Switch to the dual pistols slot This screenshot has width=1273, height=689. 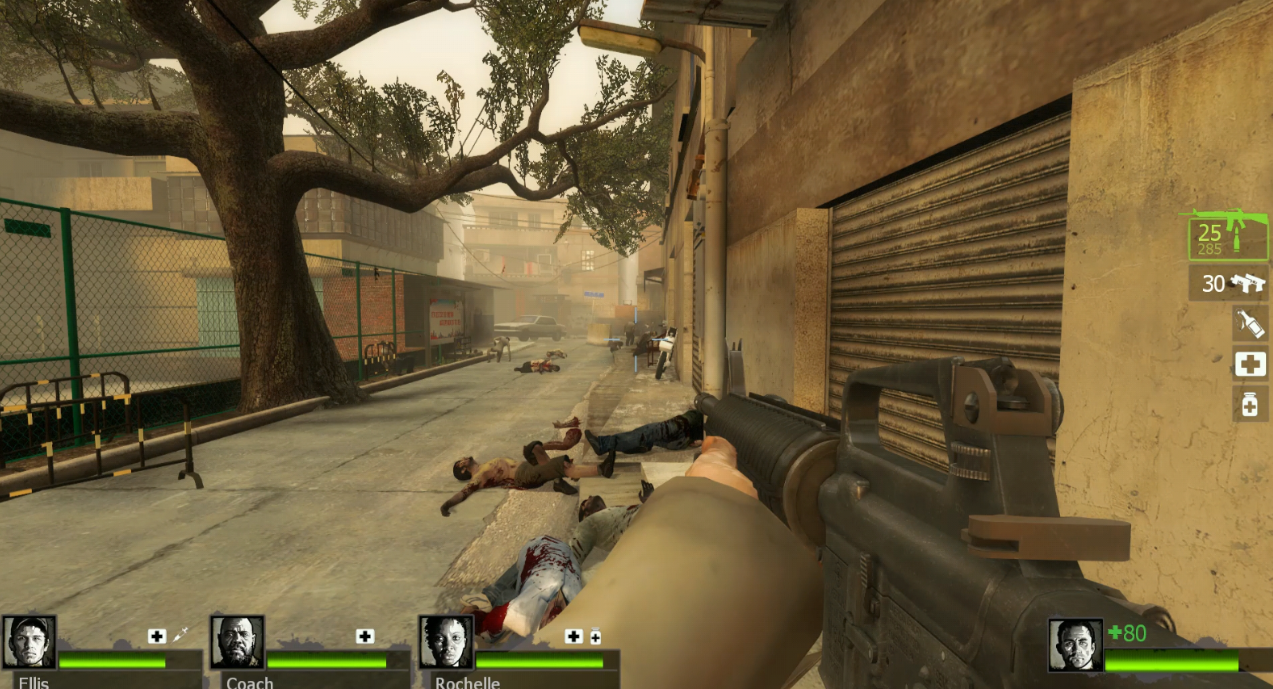click(x=1229, y=284)
